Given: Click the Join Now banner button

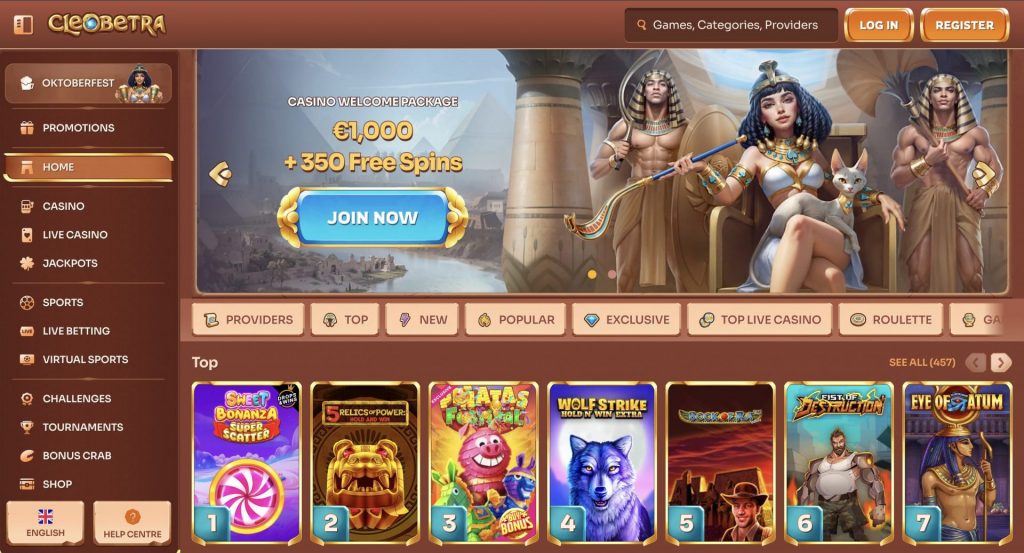Looking at the screenshot, I should click(x=372, y=217).
